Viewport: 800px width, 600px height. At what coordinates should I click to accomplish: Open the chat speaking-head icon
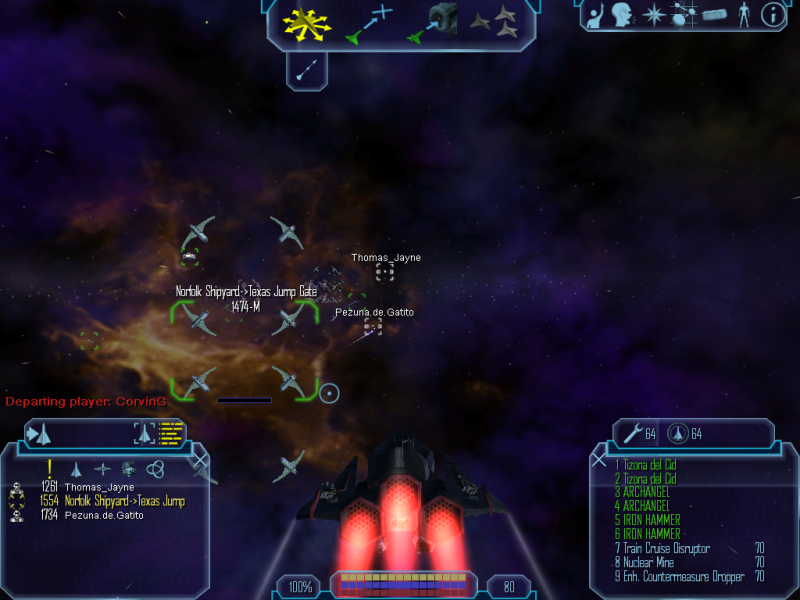coord(623,15)
